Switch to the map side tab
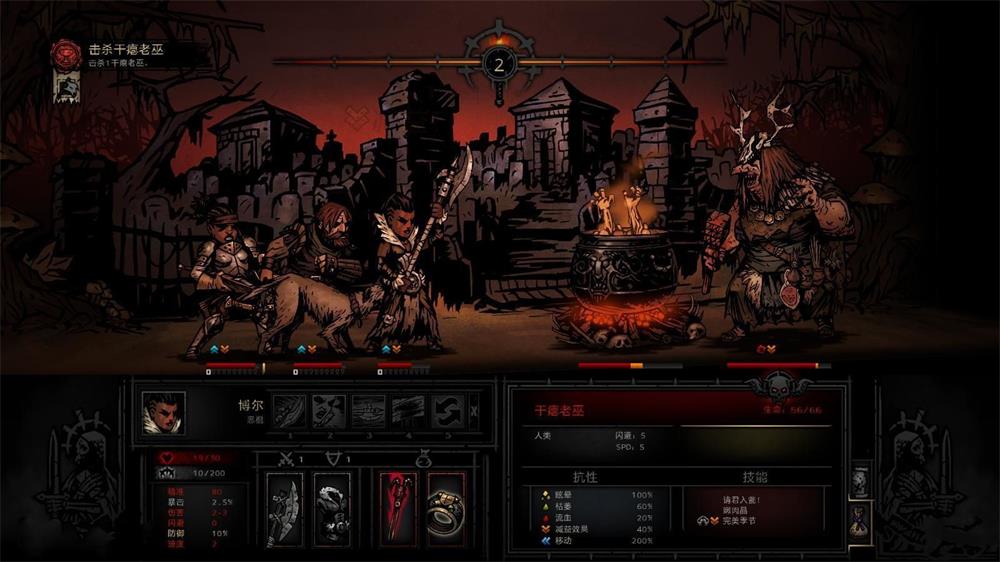The height and width of the screenshot is (562, 1000). pos(859,481)
